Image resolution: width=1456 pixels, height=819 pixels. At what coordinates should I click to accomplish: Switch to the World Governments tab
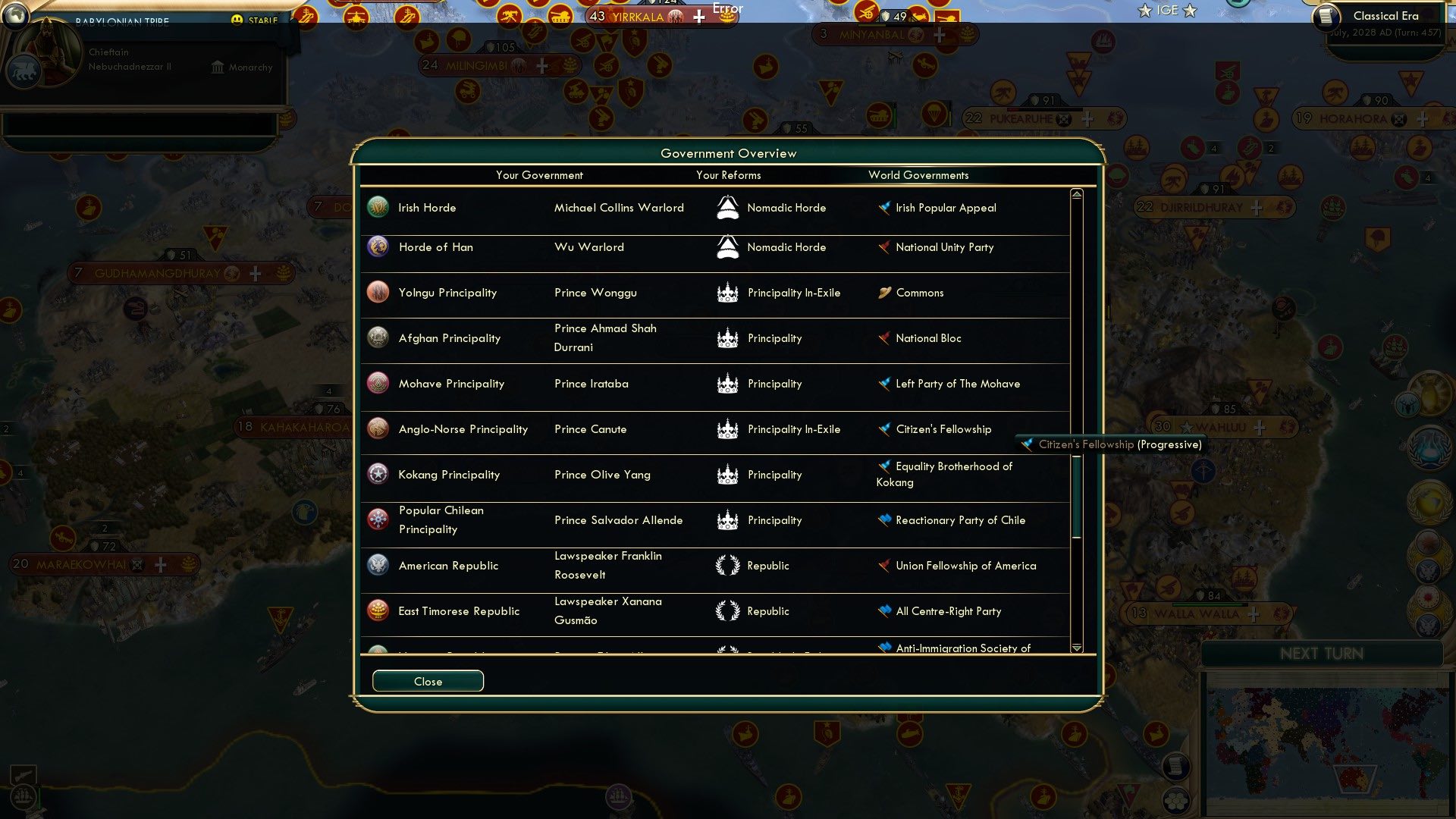tap(918, 175)
